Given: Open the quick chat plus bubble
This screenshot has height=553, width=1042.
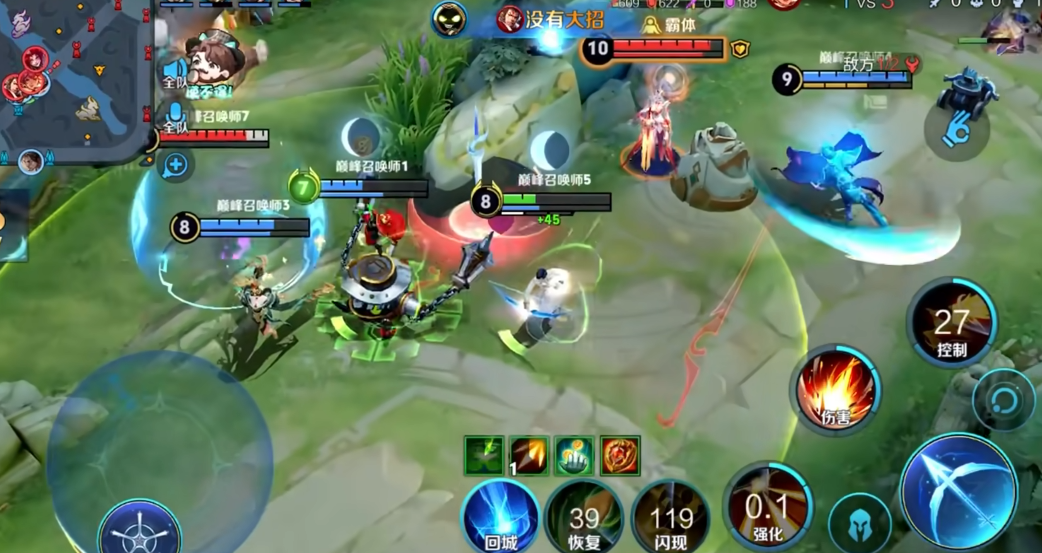Looking at the screenshot, I should point(176,164).
